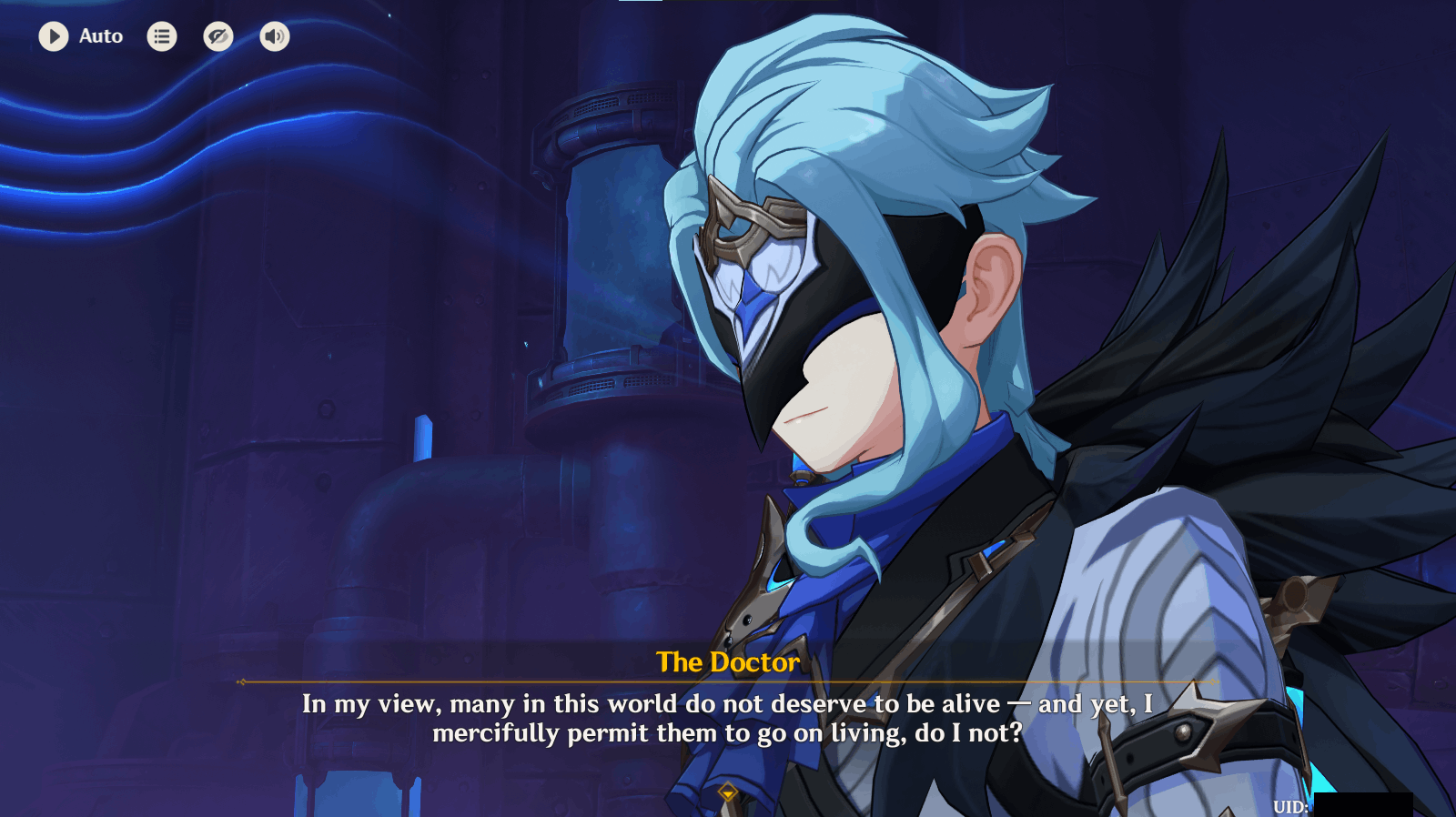
Task: Toggle the dialogue voice sound icon
Action: coord(275,36)
